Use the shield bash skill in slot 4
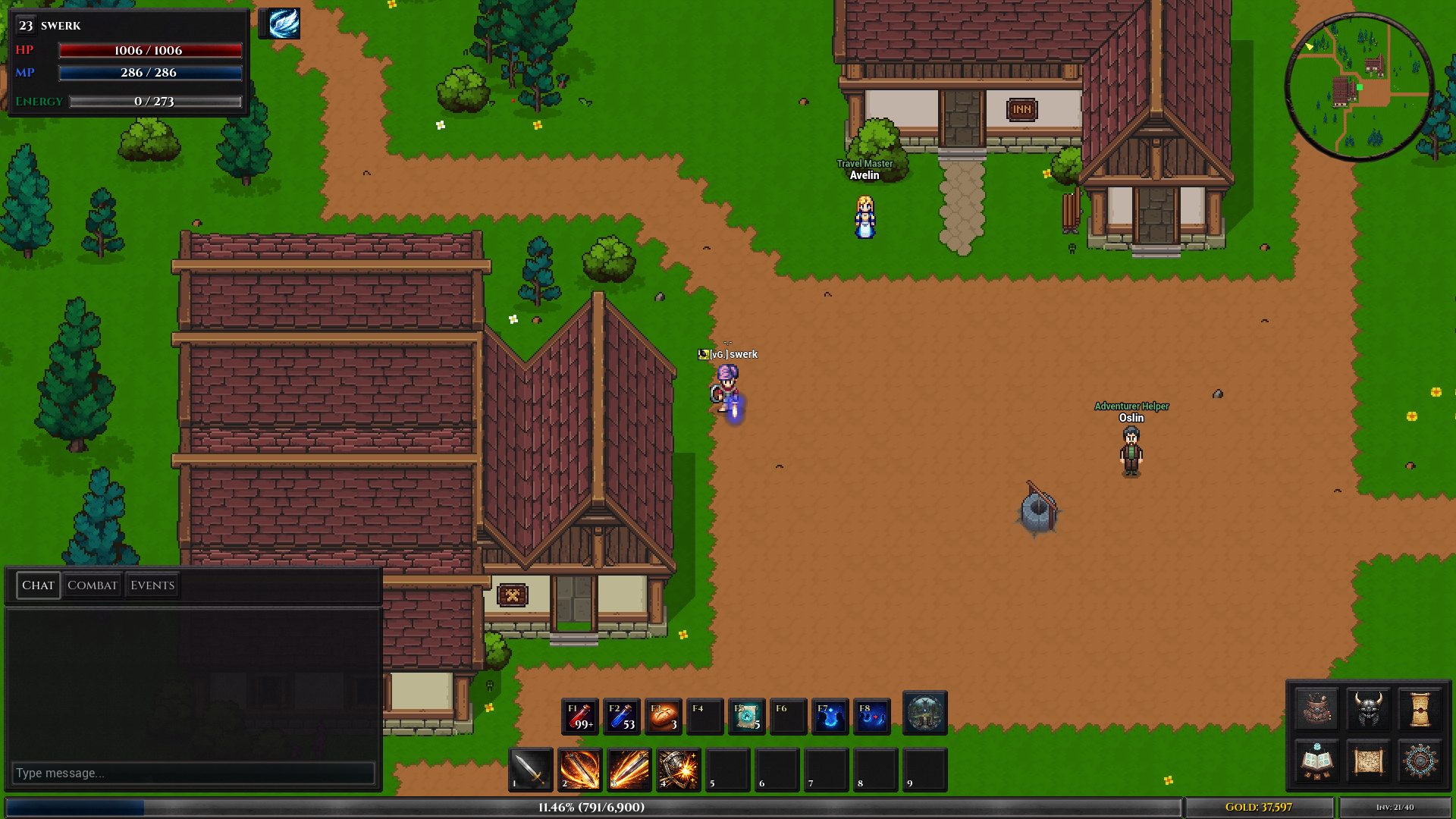 pyautogui.click(x=678, y=770)
